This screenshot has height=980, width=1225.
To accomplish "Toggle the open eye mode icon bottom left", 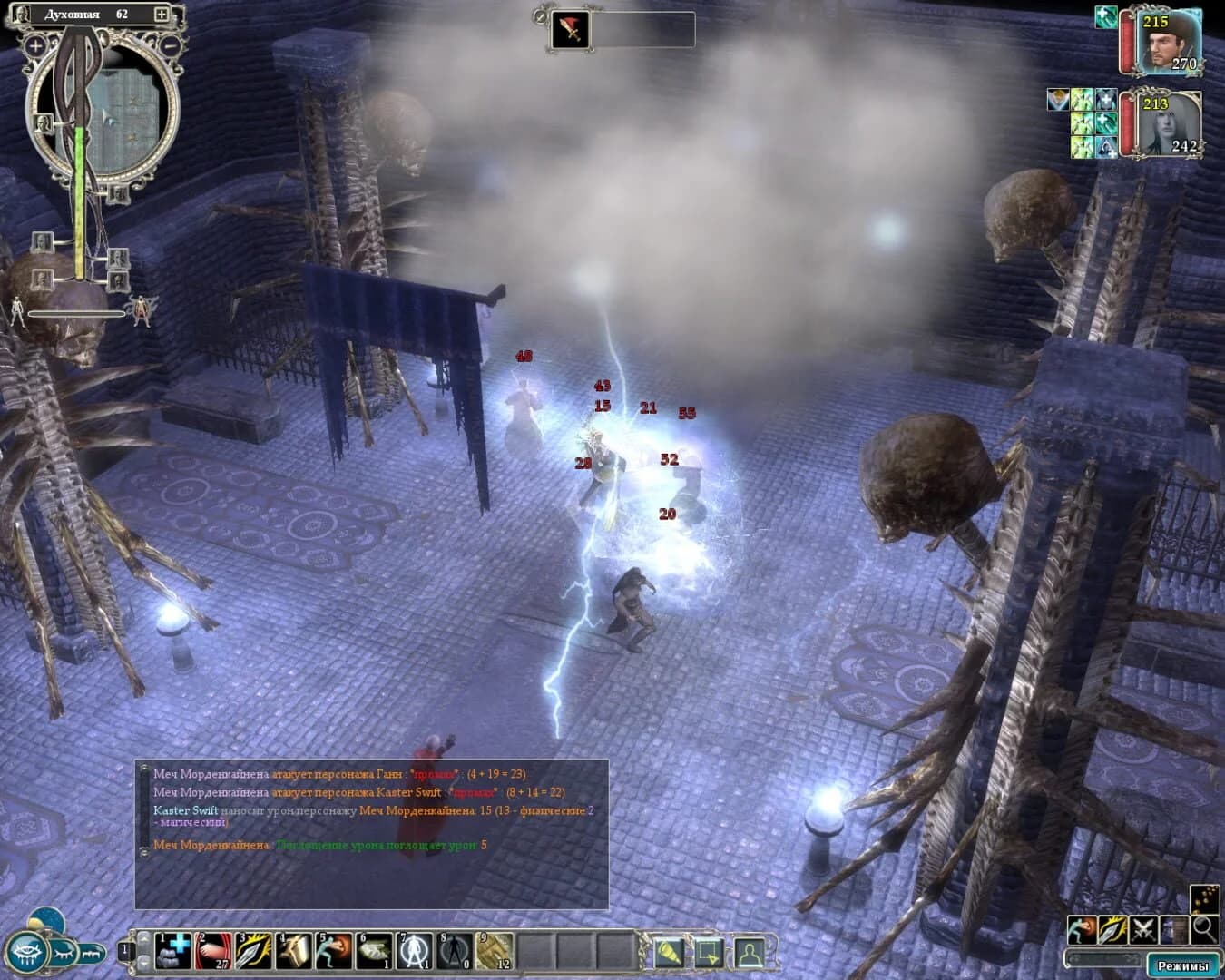I will [x=27, y=953].
